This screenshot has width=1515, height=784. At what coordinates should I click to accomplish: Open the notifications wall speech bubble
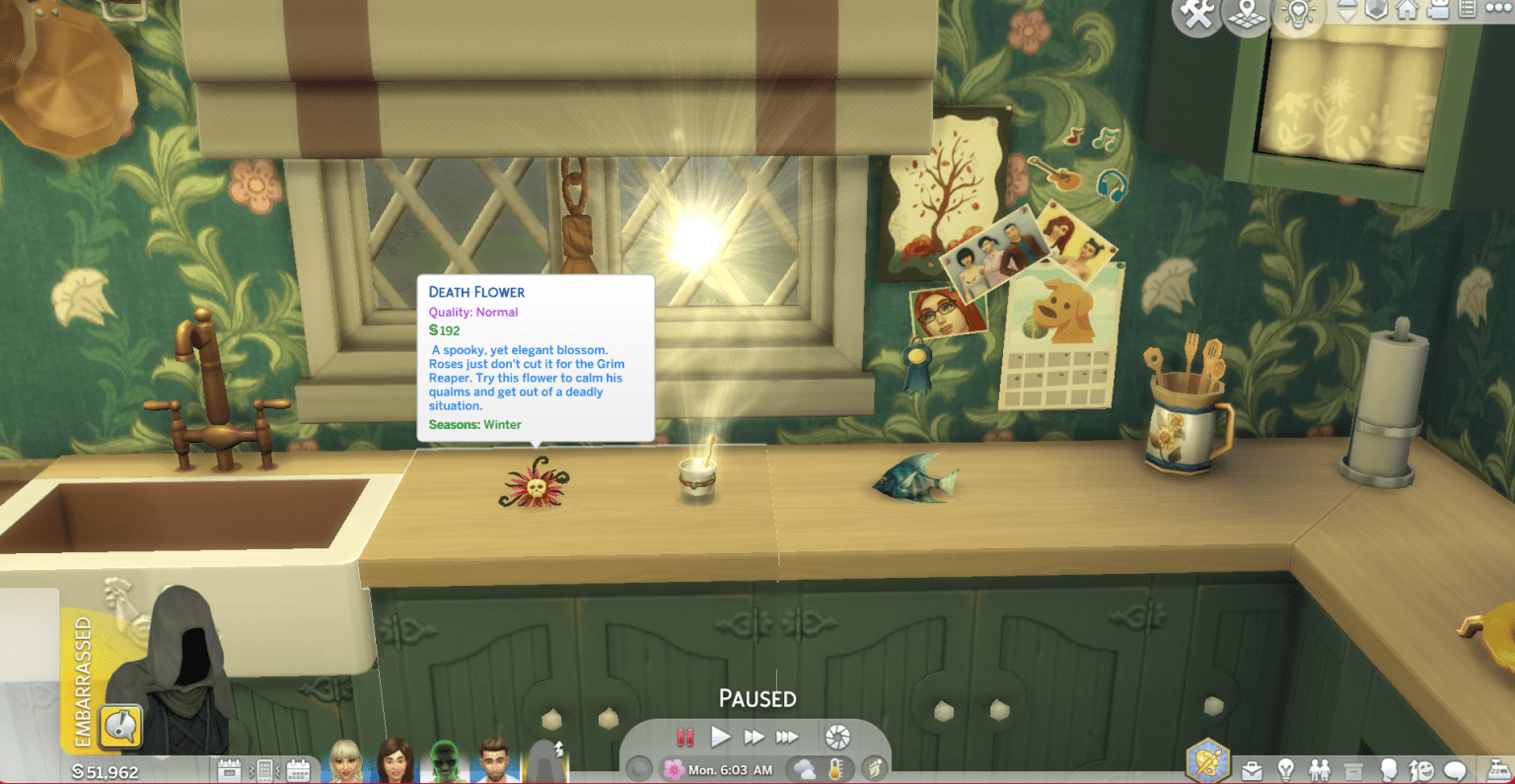(x=1455, y=768)
